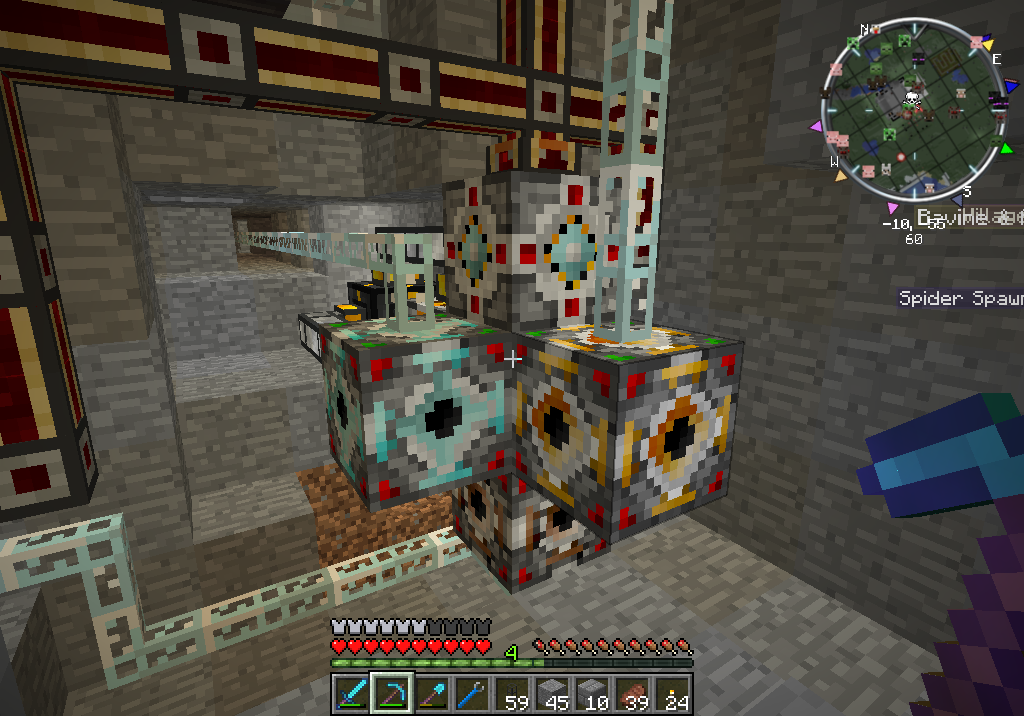The width and height of the screenshot is (1024, 716).
Task: Select the diamond shovel hotbar slot
Action: (431, 693)
